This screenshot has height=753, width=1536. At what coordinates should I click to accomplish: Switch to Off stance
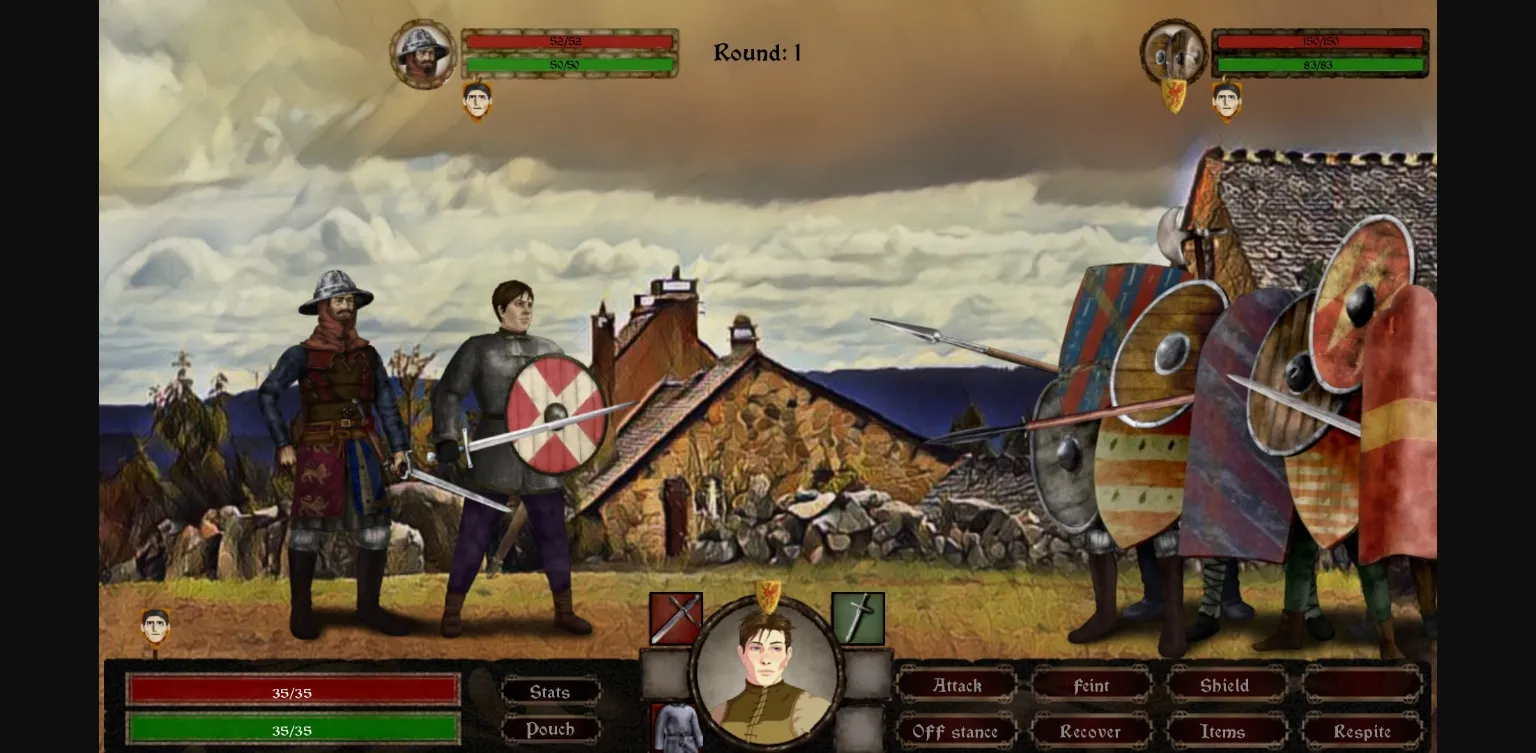(957, 732)
